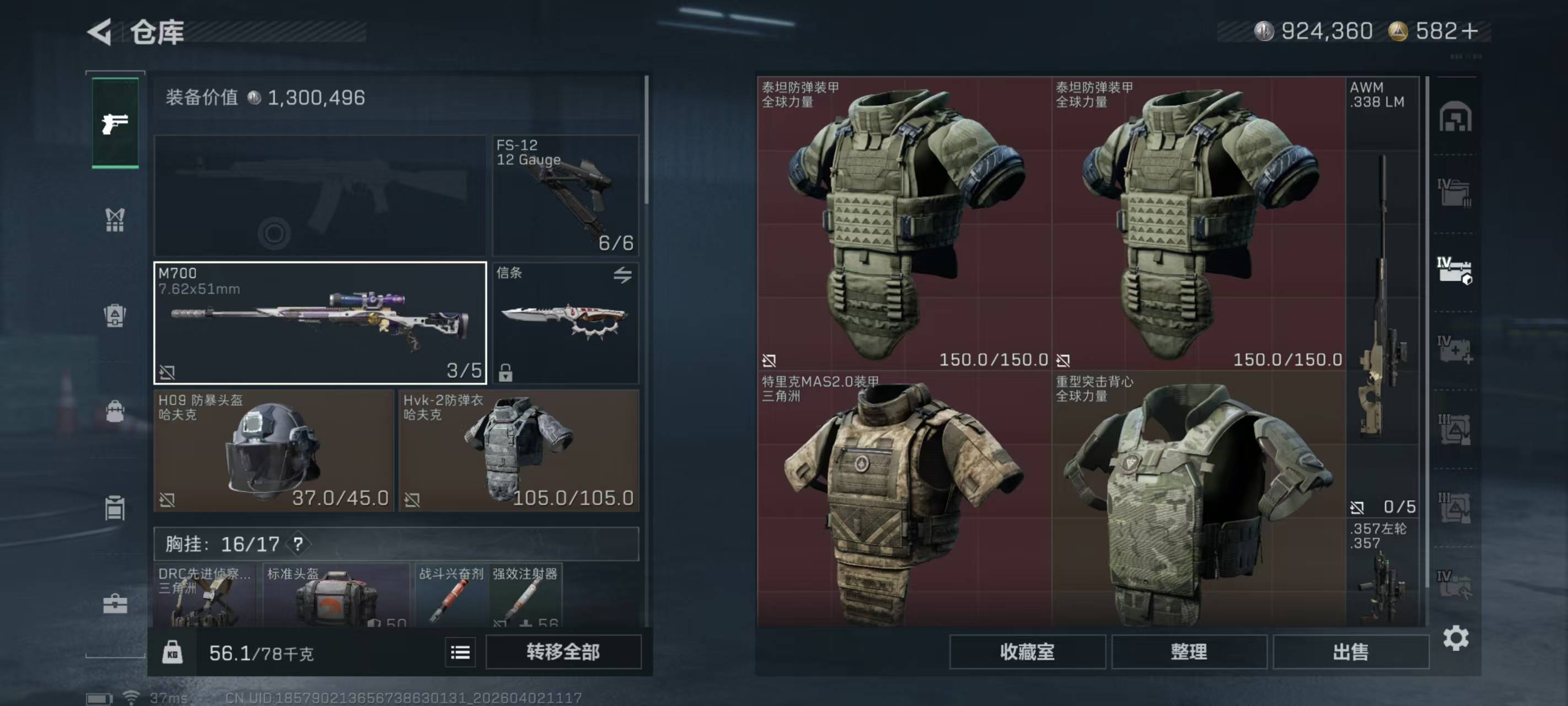
Task: Open the 收藏室 collection room
Action: (1027, 652)
